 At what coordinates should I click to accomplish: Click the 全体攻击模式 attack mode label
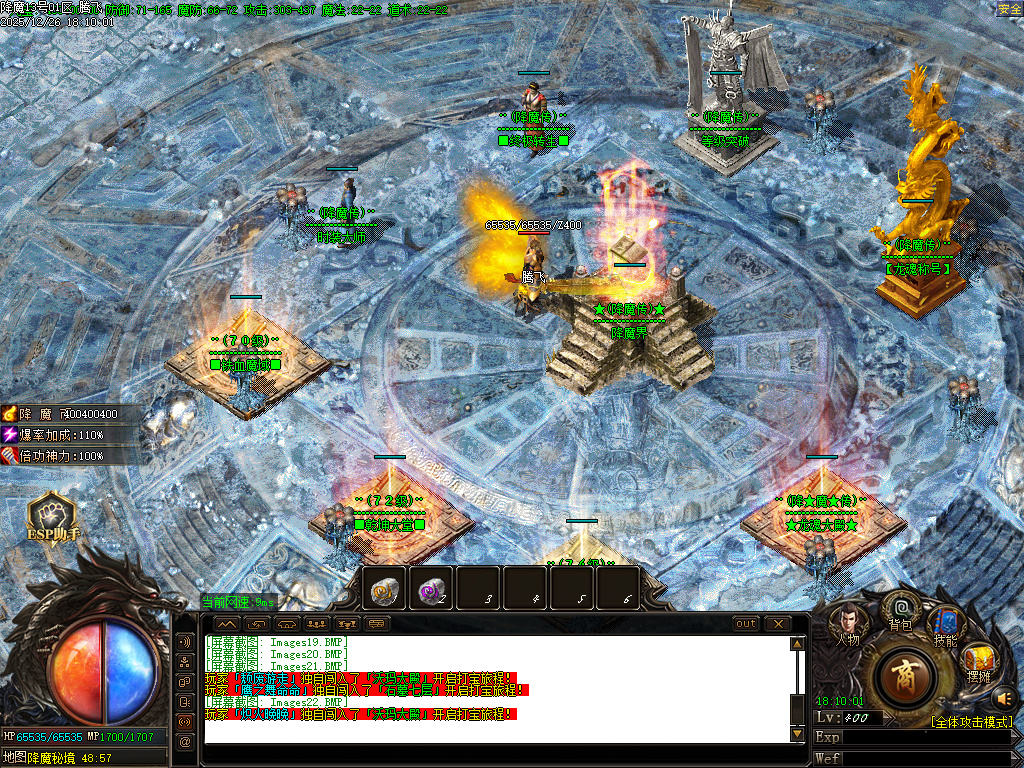point(973,721)
